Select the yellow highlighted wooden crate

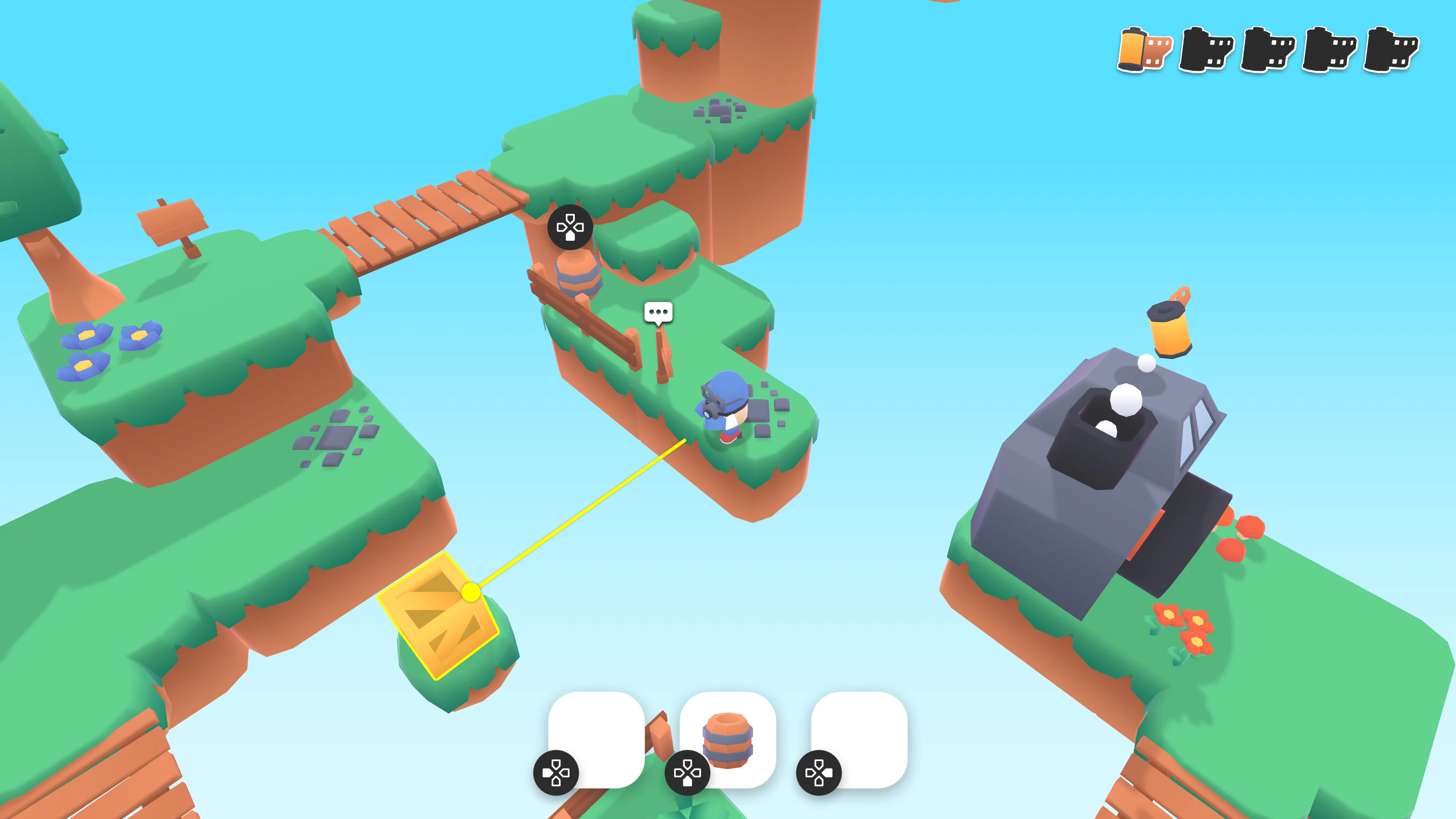point(438,617)
